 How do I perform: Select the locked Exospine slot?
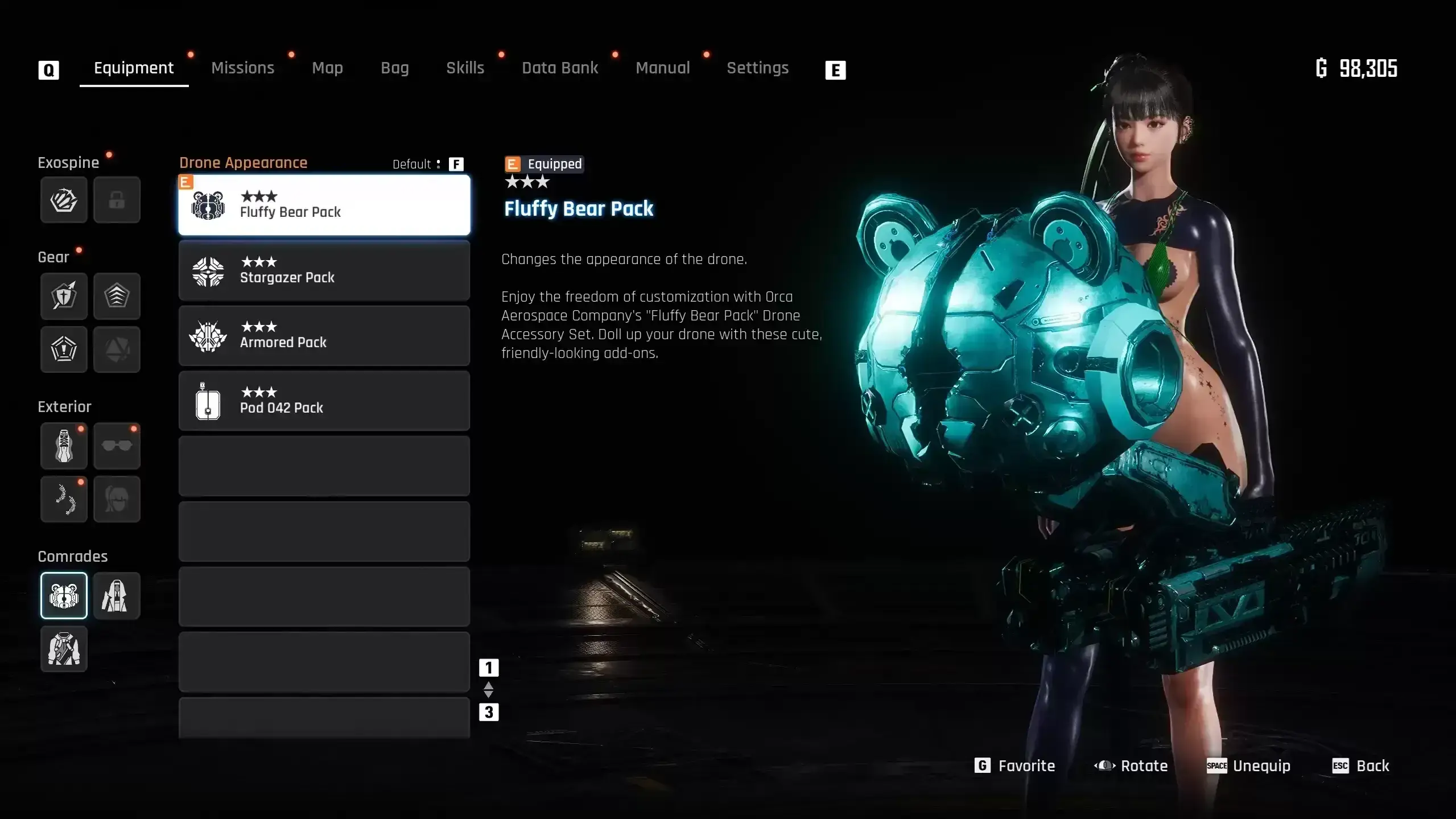click(117, 200)
